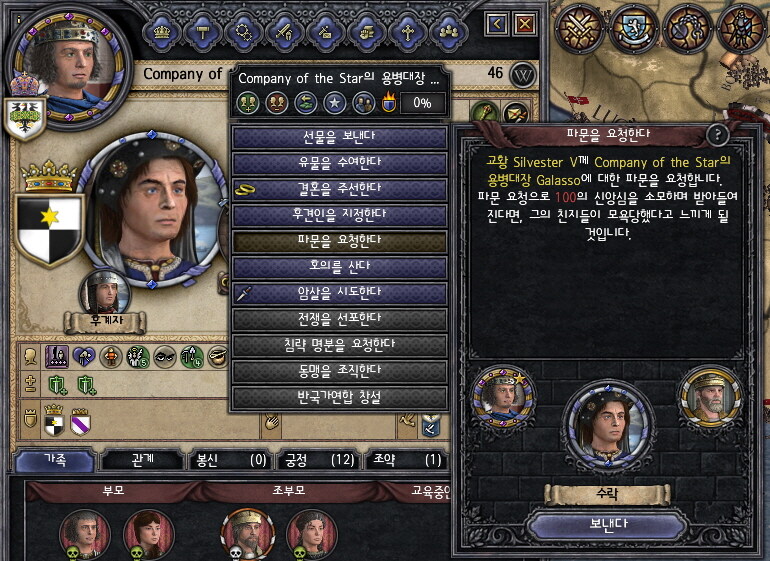Switch to the '봉신' vassals tab
This screenshot has height=561, width=770.
[230, 460]
